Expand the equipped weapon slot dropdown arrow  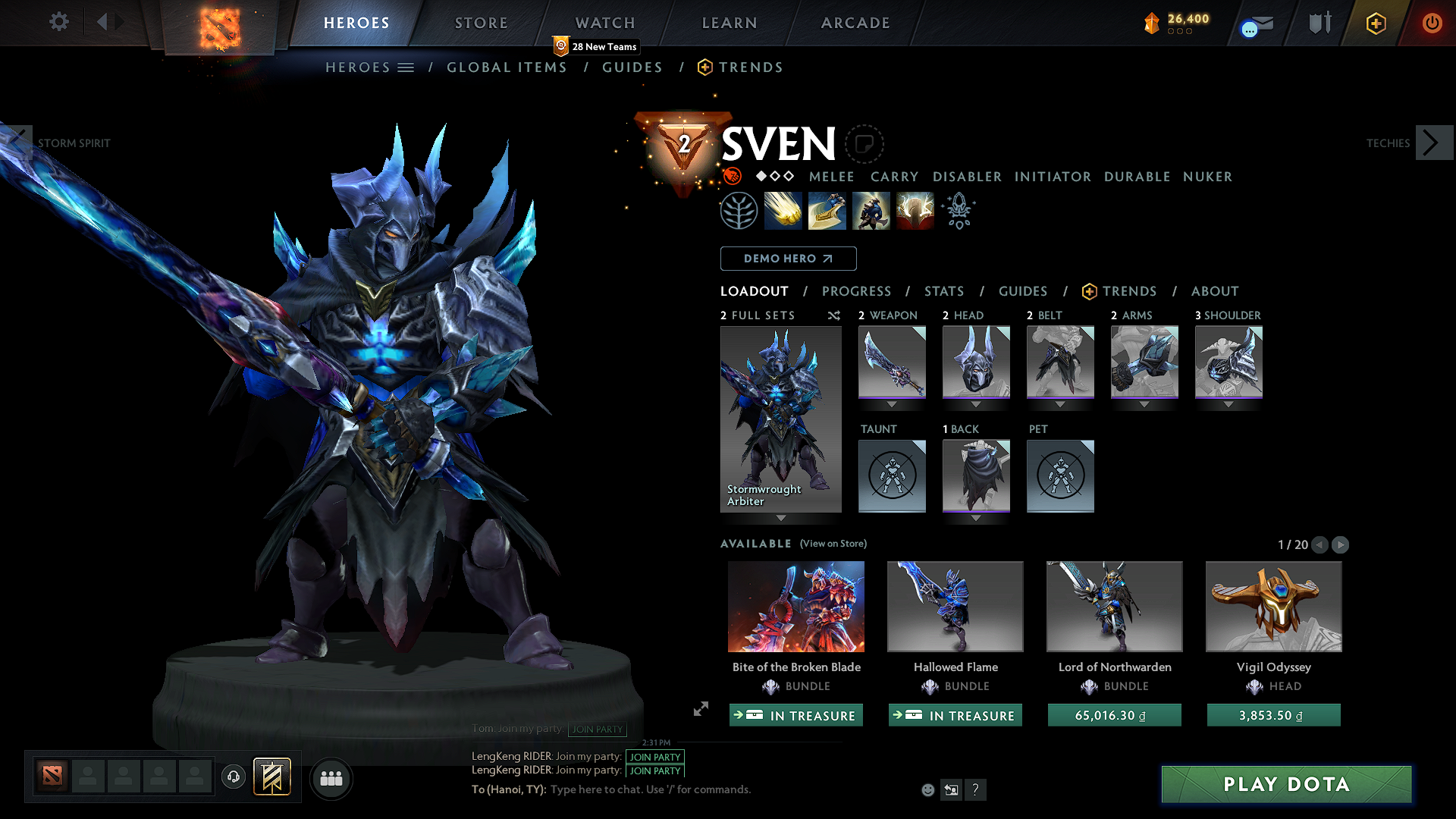[x=892, y=404]
